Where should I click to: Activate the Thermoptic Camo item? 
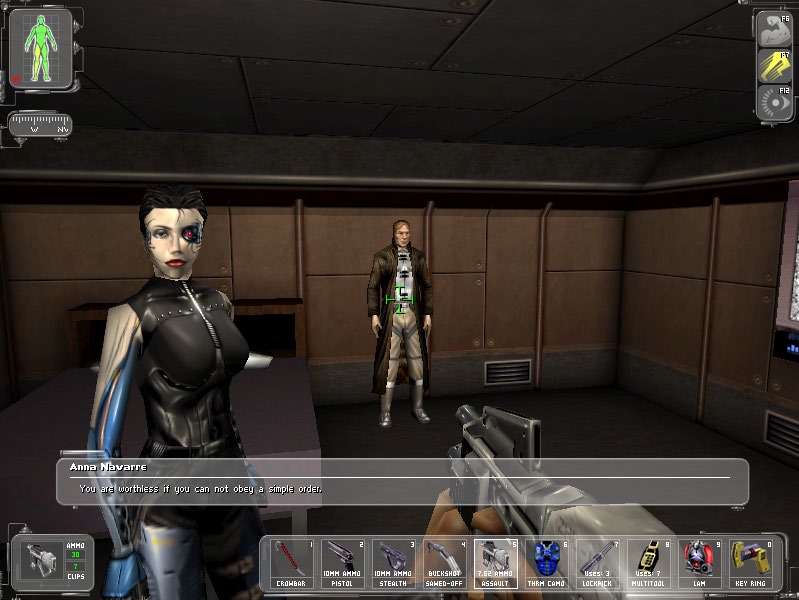545,563
